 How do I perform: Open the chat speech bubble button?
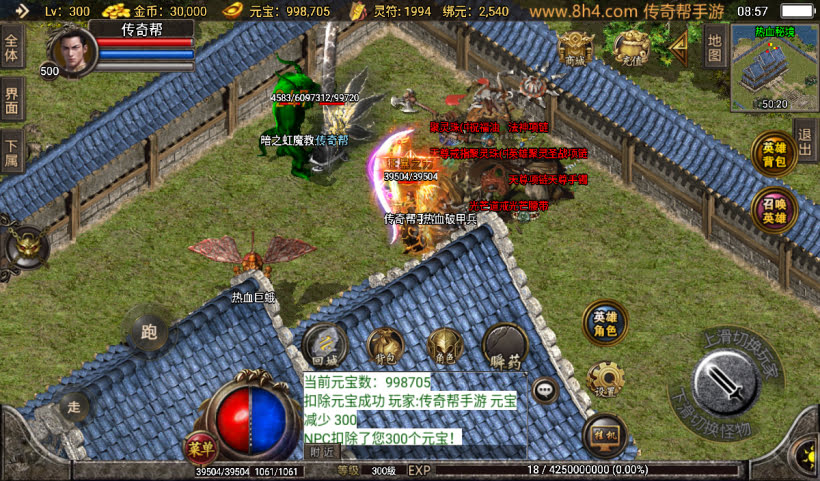pyautogui.click(x=545, y=390)
